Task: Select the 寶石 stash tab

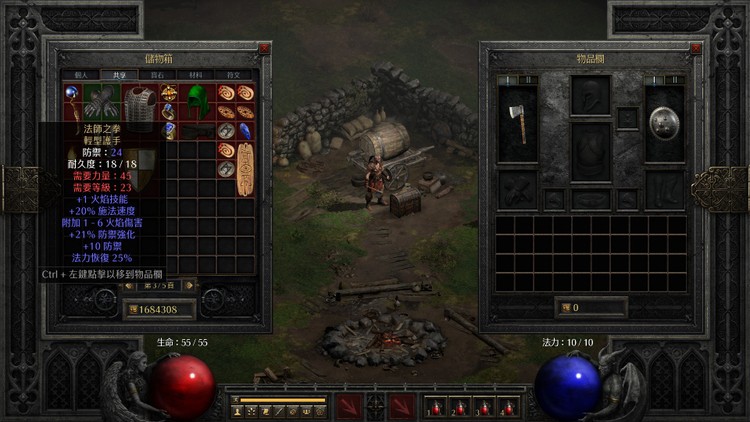Action: tap(157, 75)
